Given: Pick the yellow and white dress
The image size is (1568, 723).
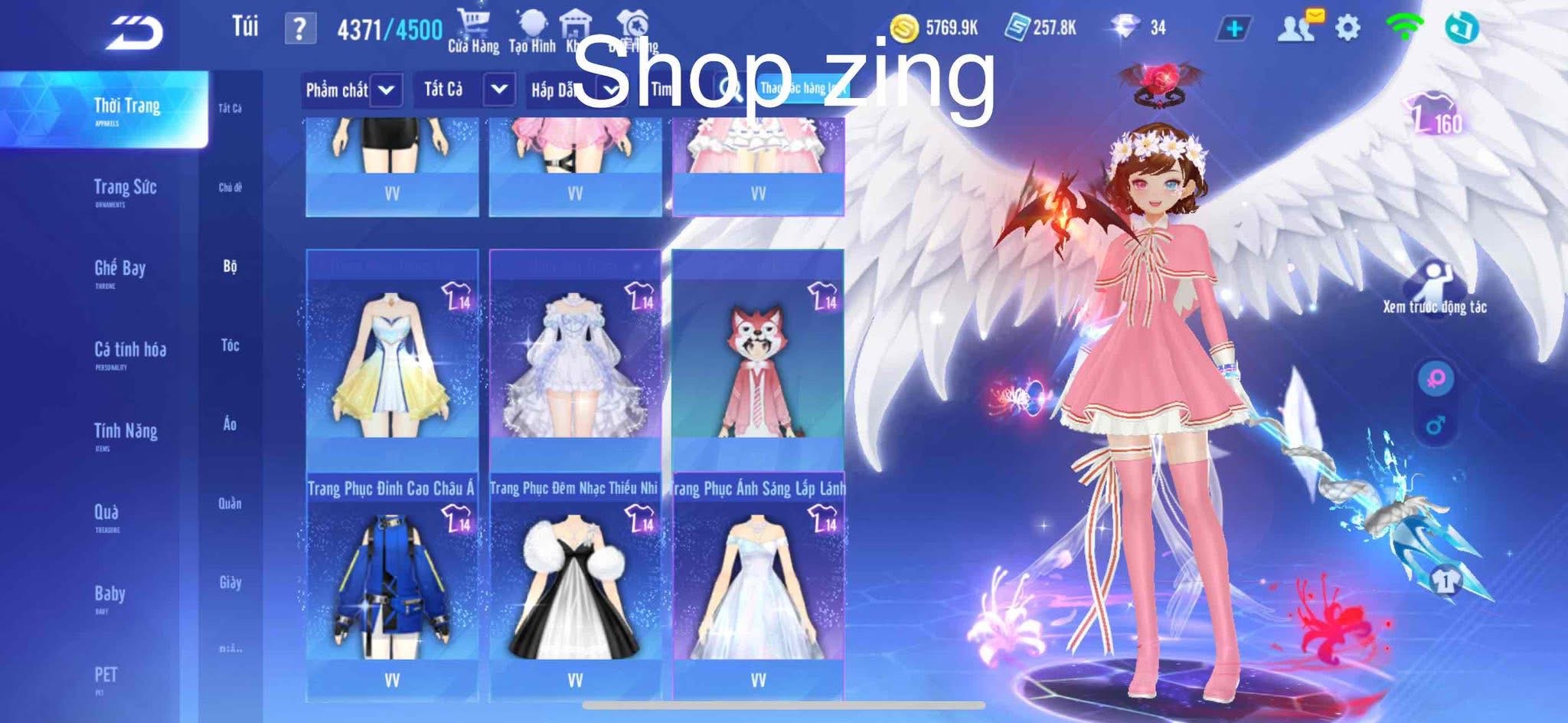Looking at the screenshot, I should (392, 360).
